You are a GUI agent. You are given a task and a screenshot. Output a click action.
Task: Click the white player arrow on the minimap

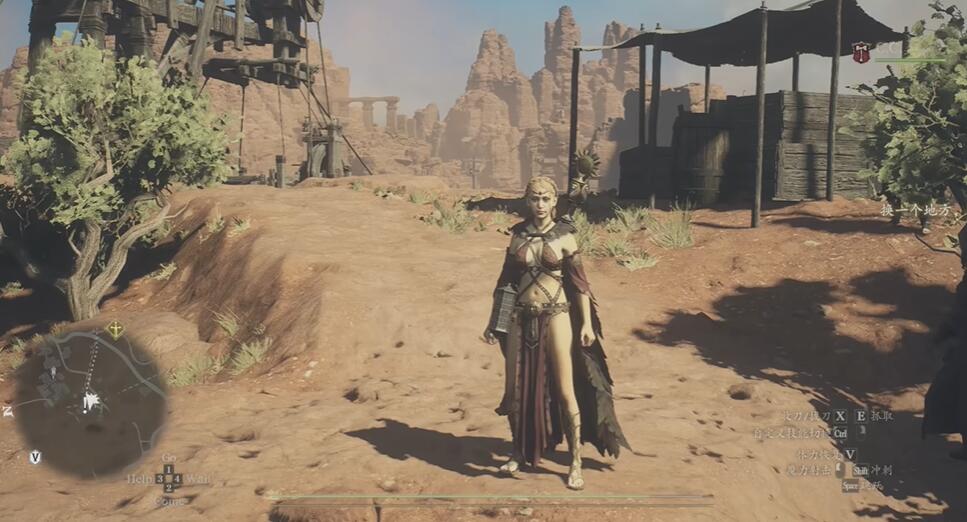tap(91, 402)
